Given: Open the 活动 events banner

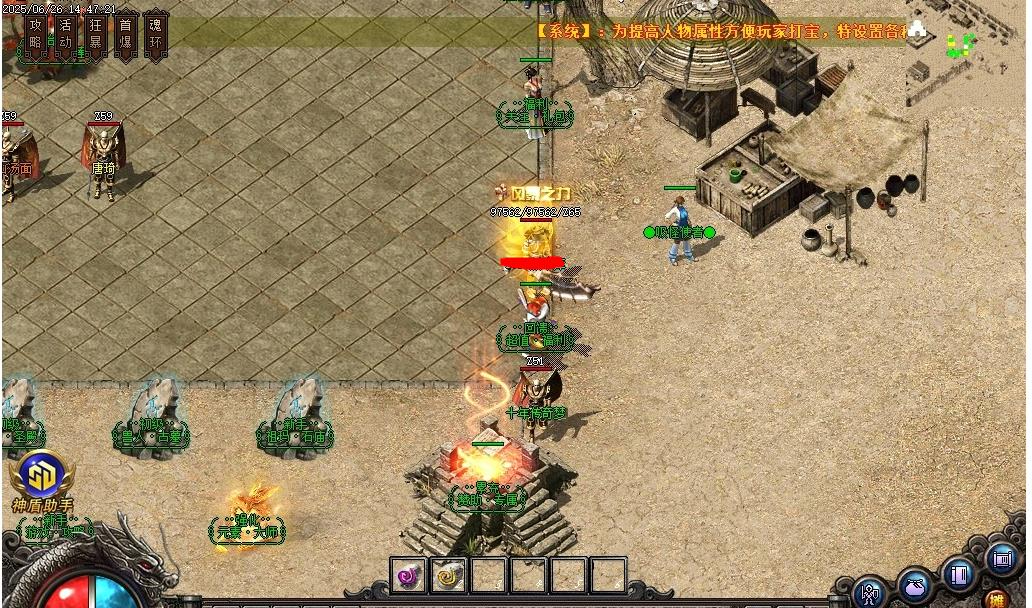Looking at the screenshot, I should [66, 33].
